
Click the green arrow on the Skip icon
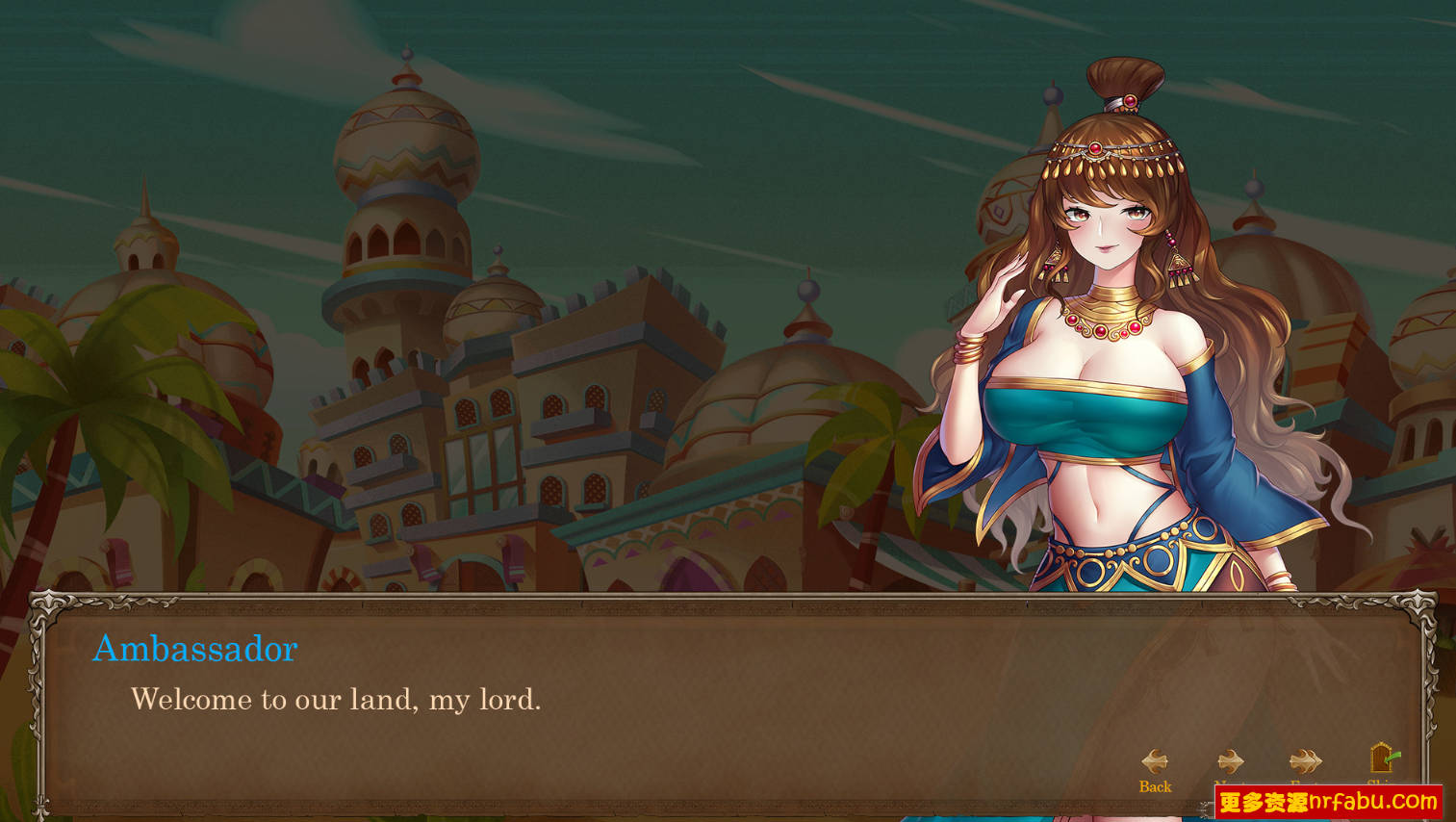(1392, 757)
